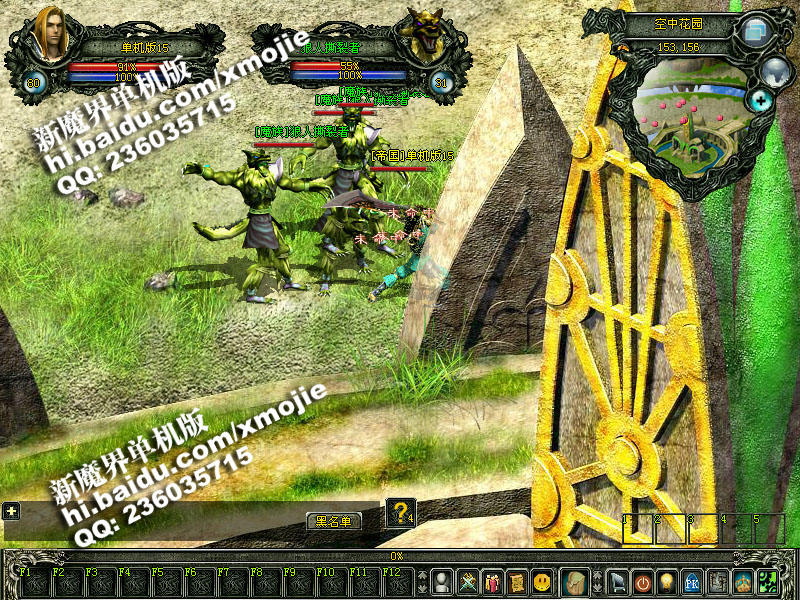
Task: Open the 黑名单 blacklist button
Action: (334, 521)
